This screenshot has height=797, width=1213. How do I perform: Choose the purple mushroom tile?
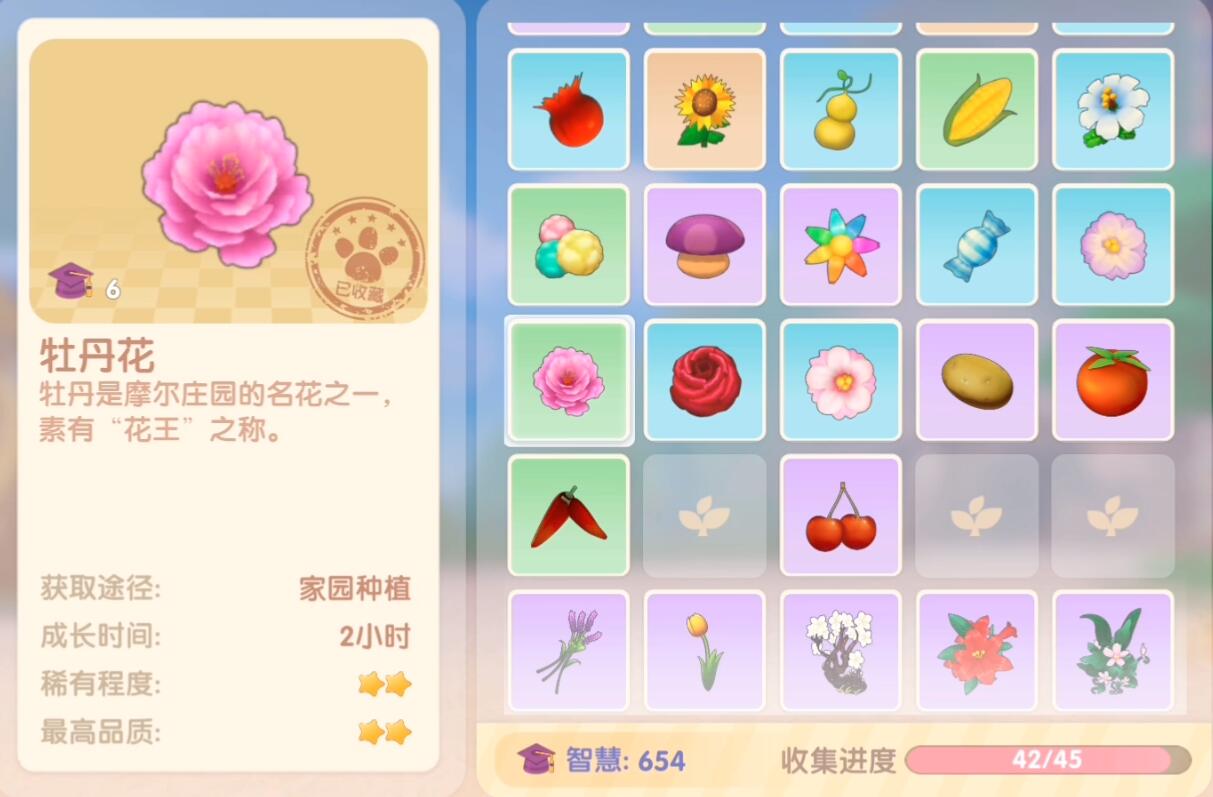[x=704, y=245]
